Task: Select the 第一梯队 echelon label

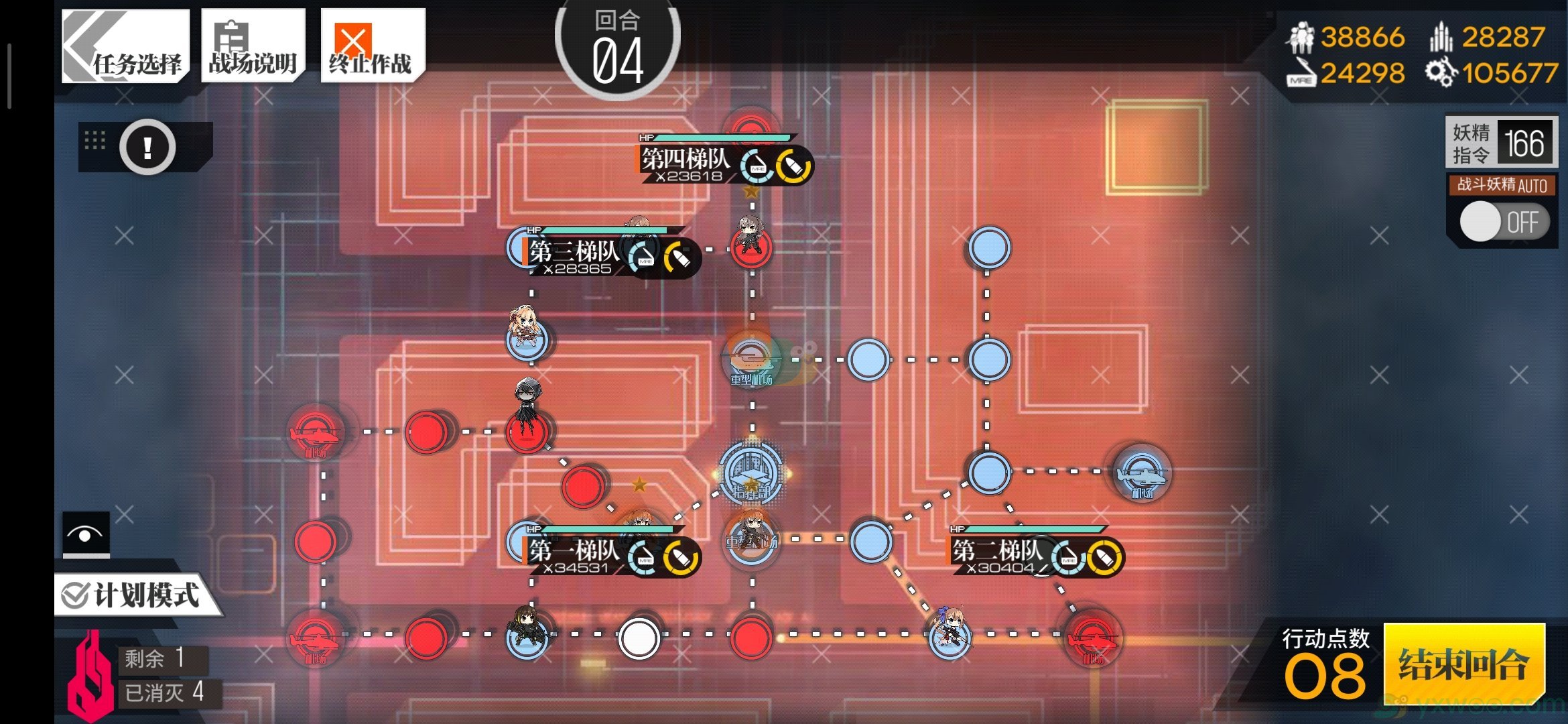Action: pos(575,551)
